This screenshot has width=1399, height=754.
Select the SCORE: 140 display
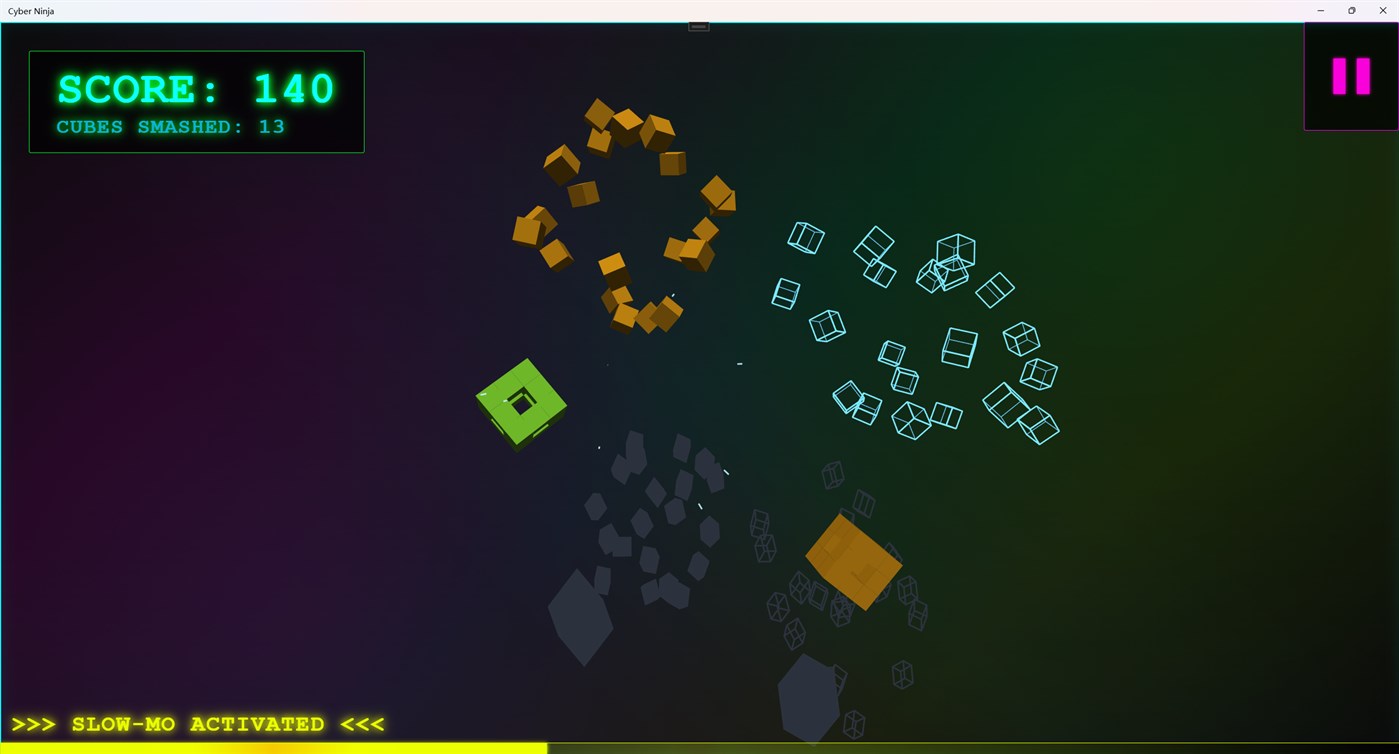click(x=196, y=88)
